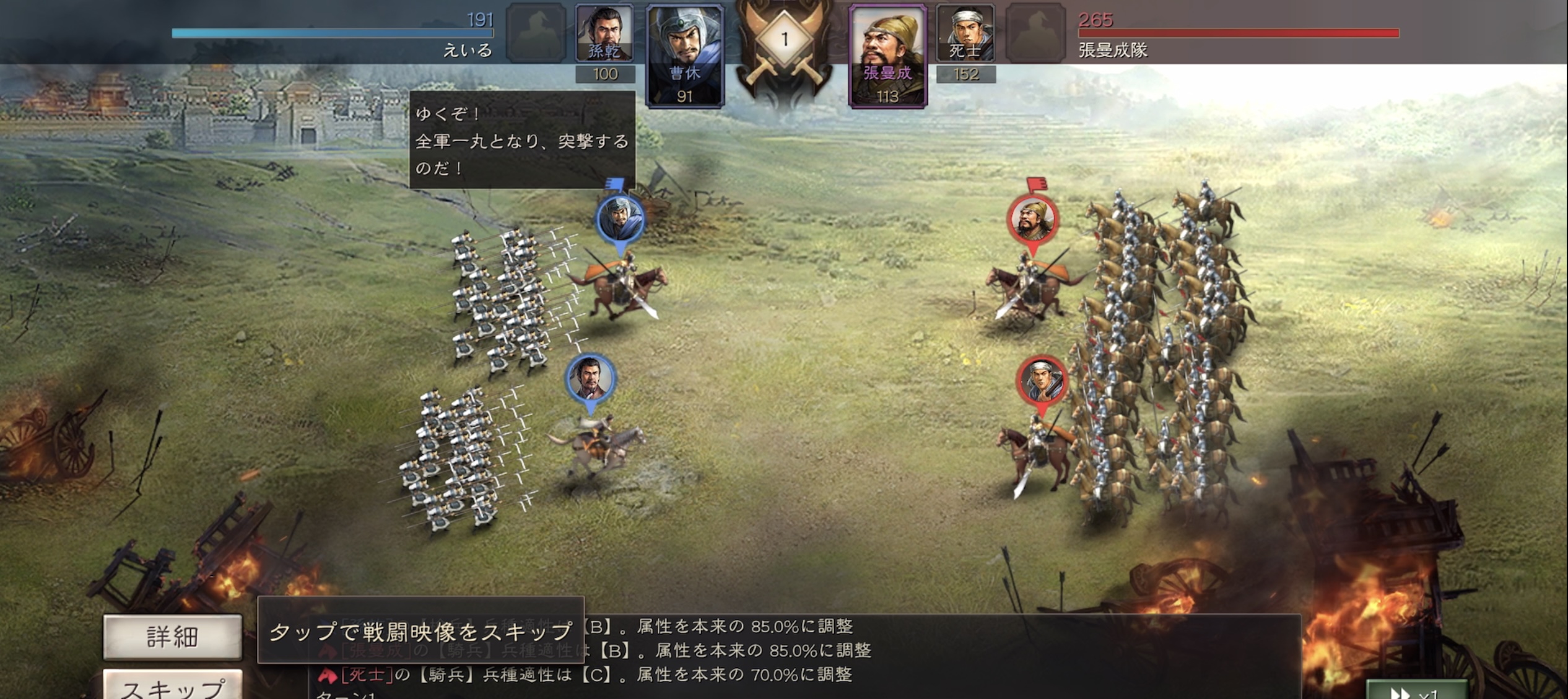Image resolution: width=1568 pixels, height=699 pixels.
Task: Click the red 張曼成 unit marker on battlefield
Action: coord(1032,220)
